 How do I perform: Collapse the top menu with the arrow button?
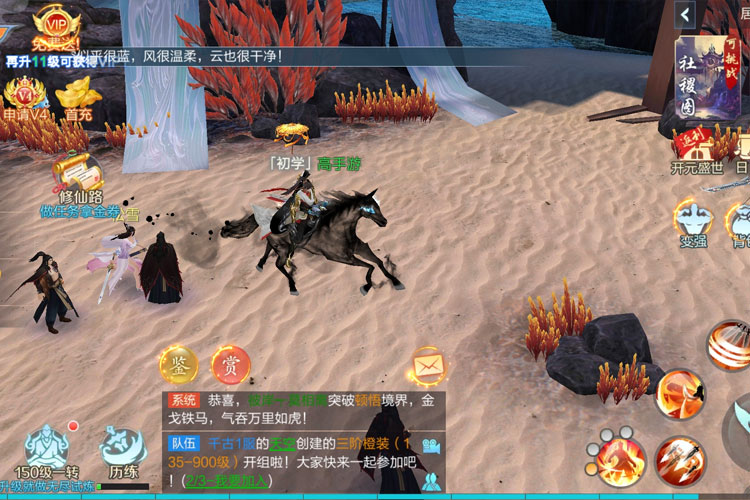click(x=685, y=14)
